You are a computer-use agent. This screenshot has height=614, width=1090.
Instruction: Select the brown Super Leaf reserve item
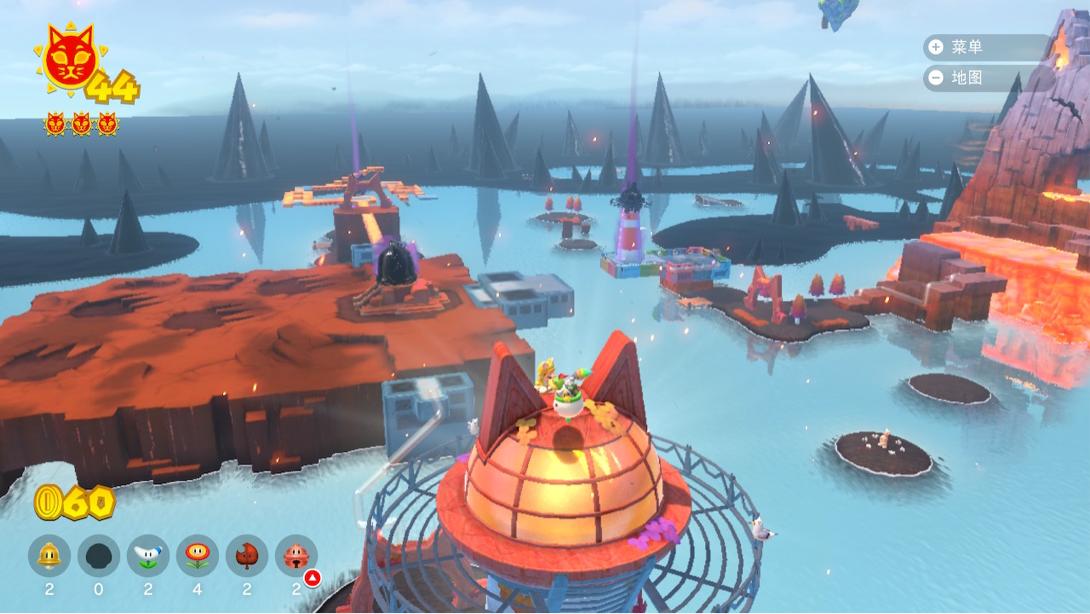[246, 555]
